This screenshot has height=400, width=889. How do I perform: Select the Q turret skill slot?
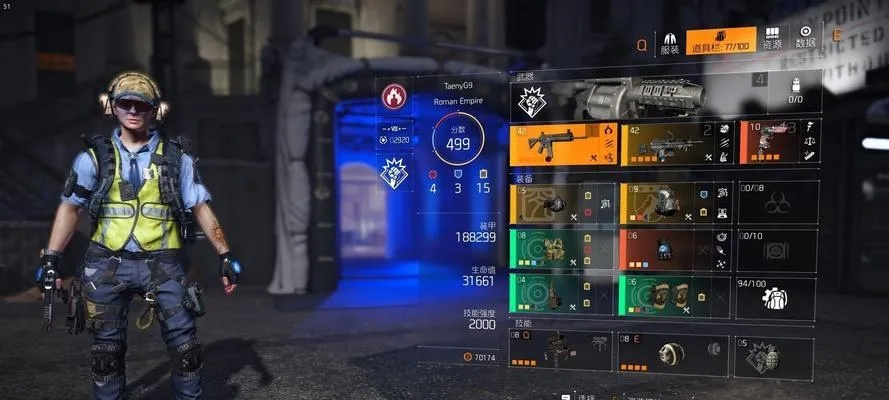562,351
